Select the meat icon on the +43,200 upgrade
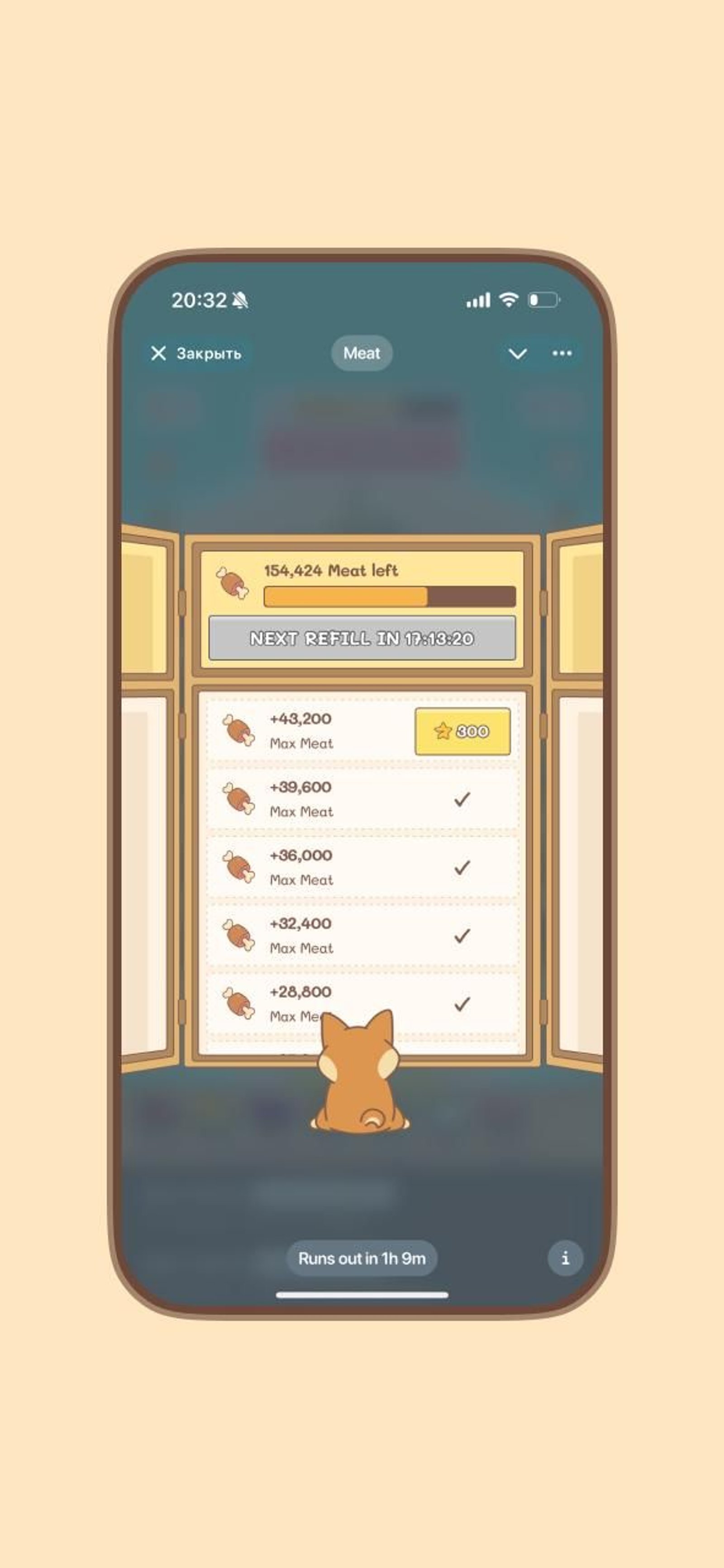 238,729
